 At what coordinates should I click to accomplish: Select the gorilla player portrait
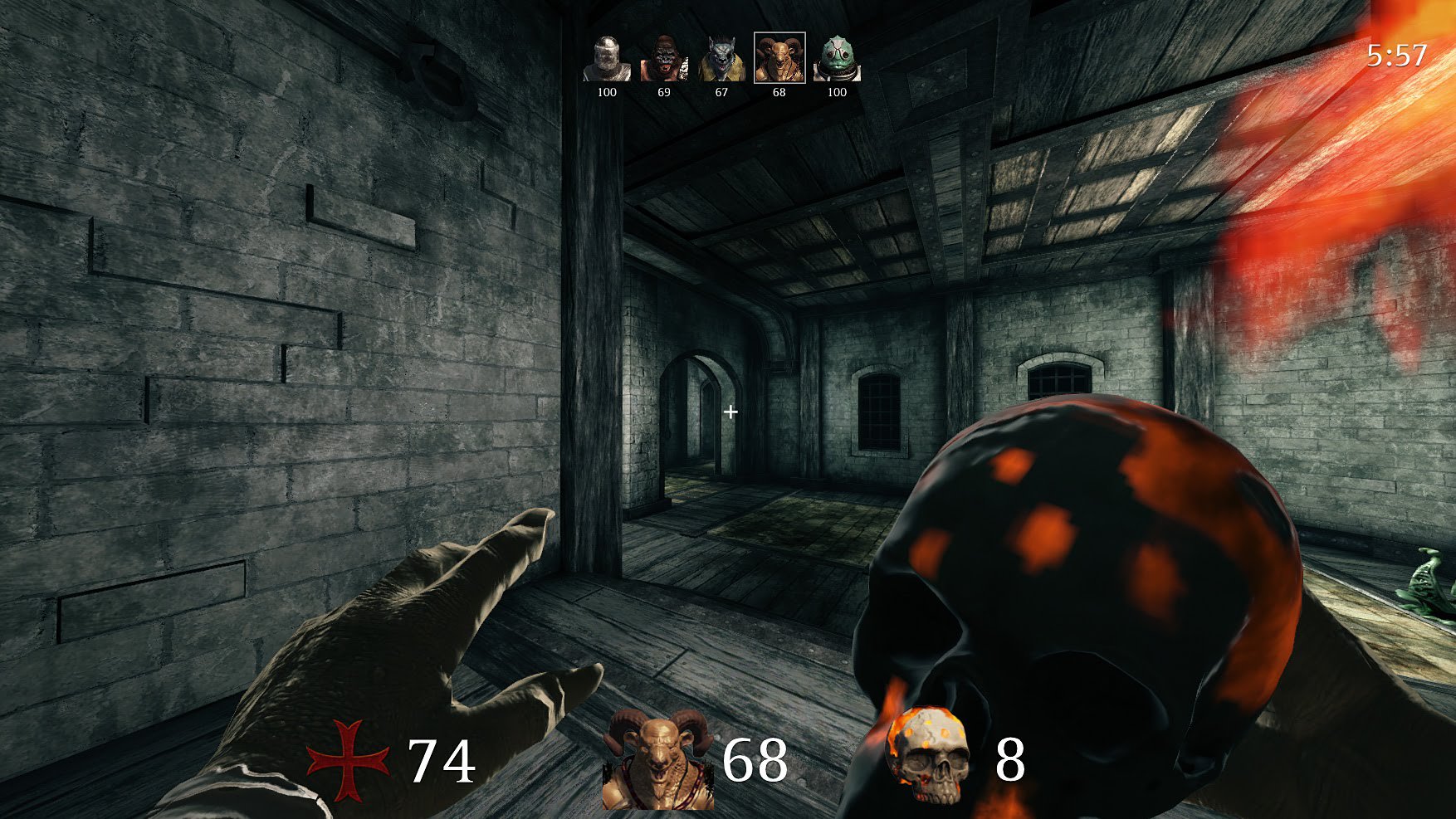coord(663,59)
